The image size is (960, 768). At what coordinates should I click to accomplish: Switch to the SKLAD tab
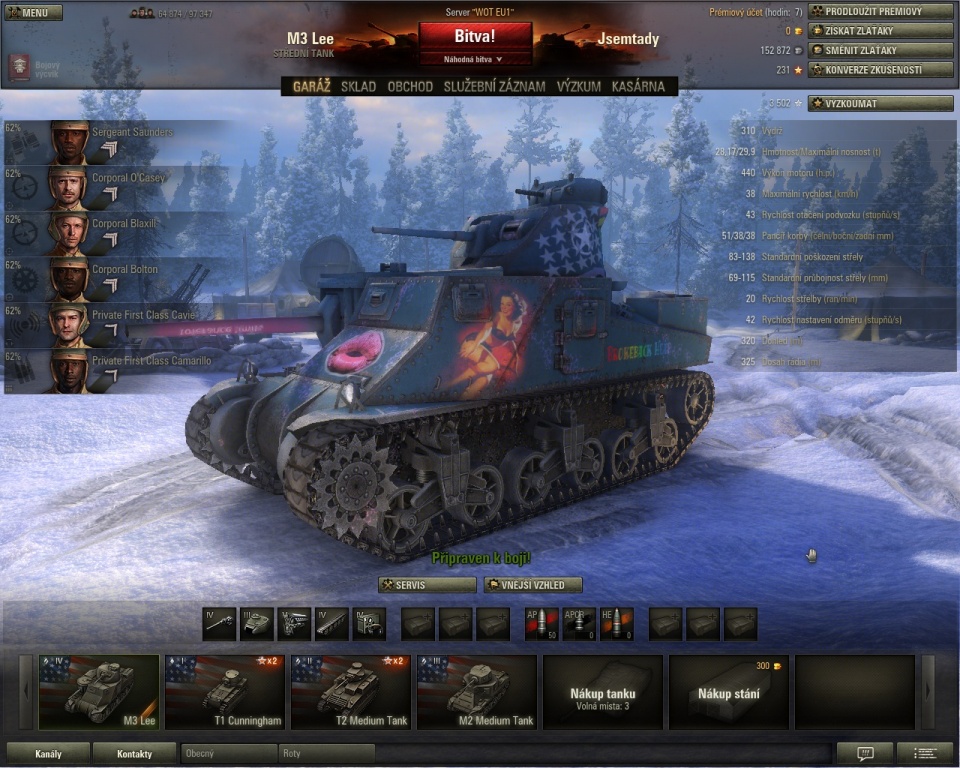[358, 87]
